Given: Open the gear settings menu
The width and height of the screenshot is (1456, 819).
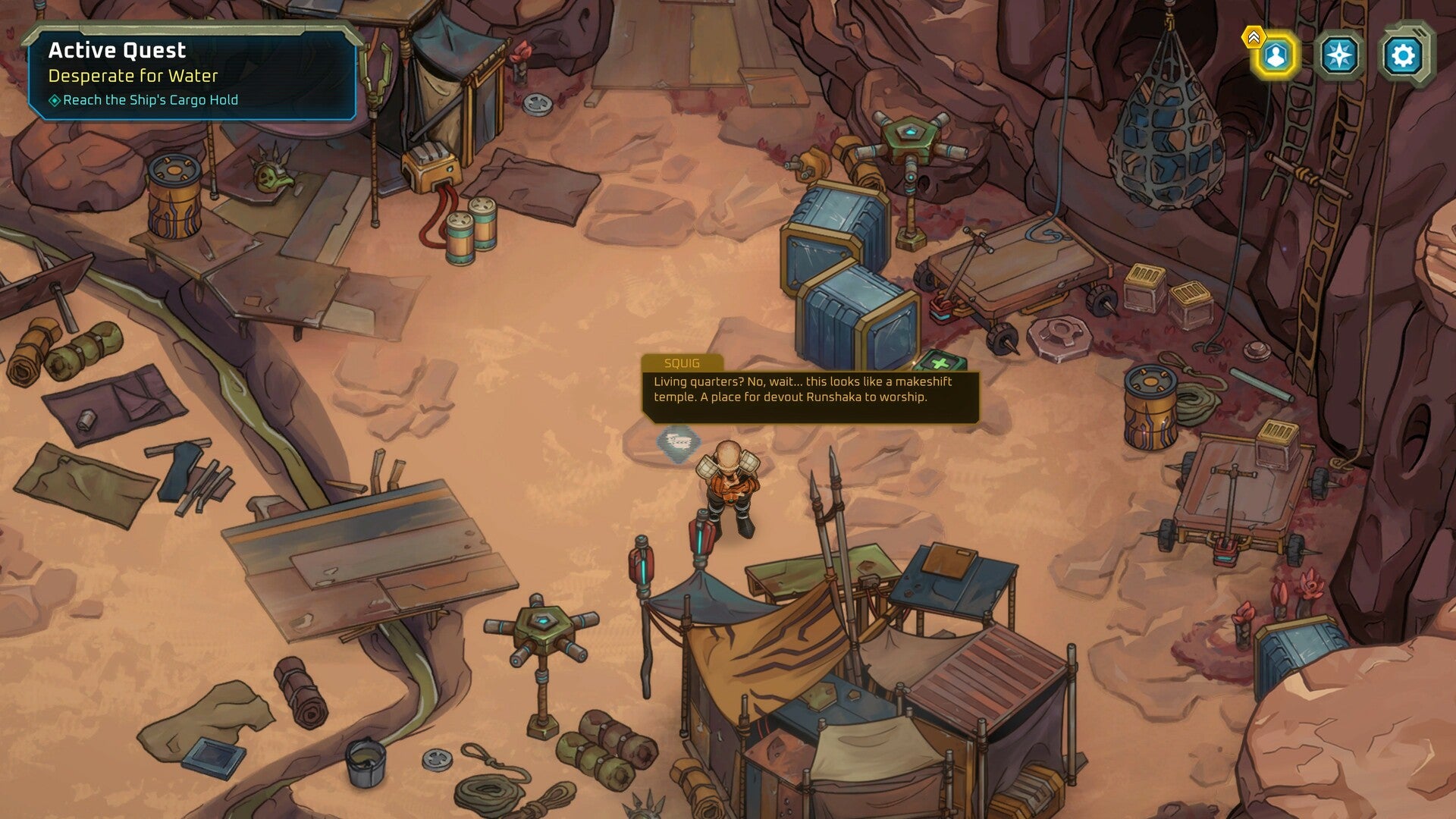Looking at the screenshot, I should point(1403,55).
